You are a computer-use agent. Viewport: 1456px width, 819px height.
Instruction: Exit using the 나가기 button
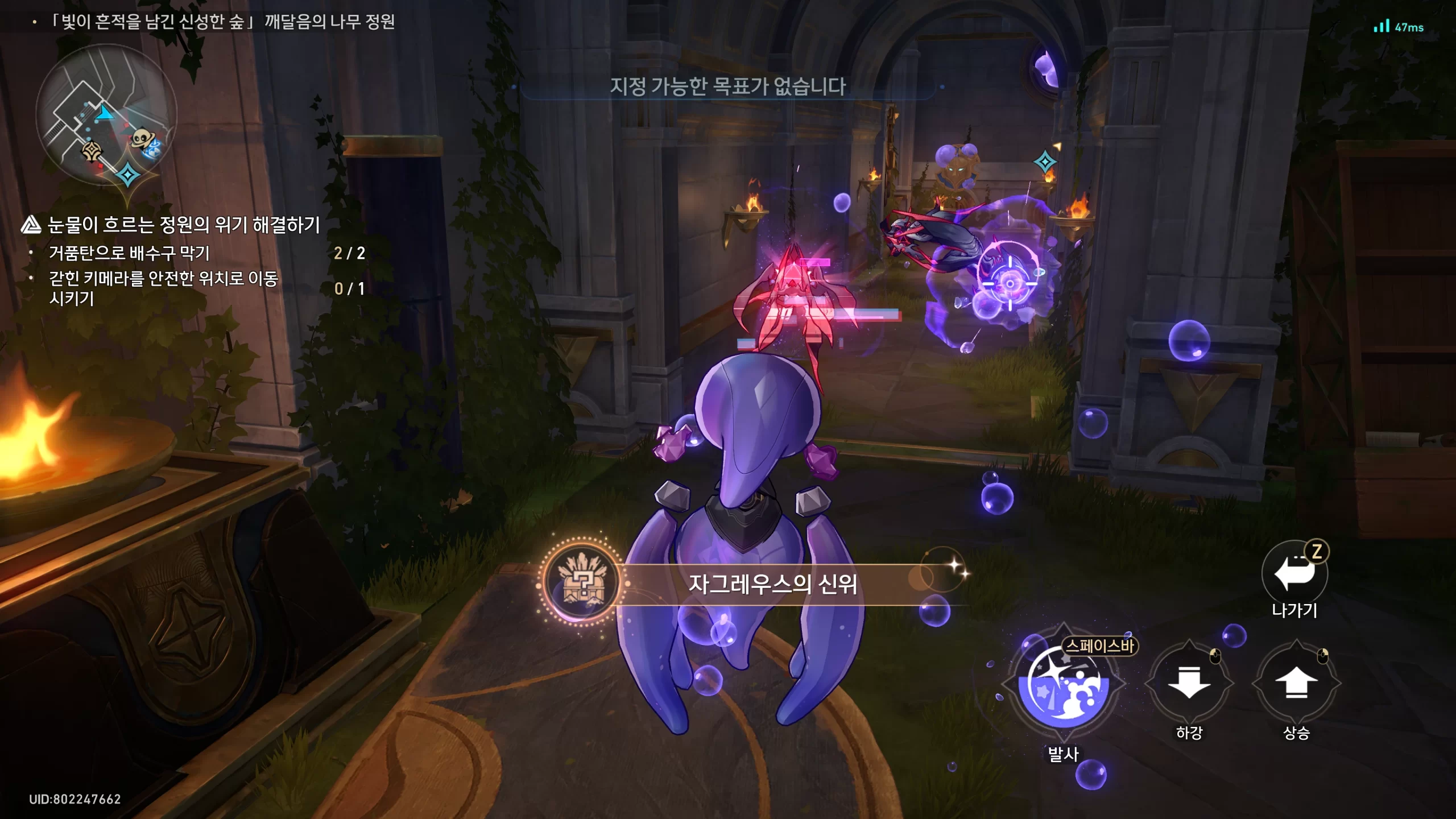pos(1294,573)
